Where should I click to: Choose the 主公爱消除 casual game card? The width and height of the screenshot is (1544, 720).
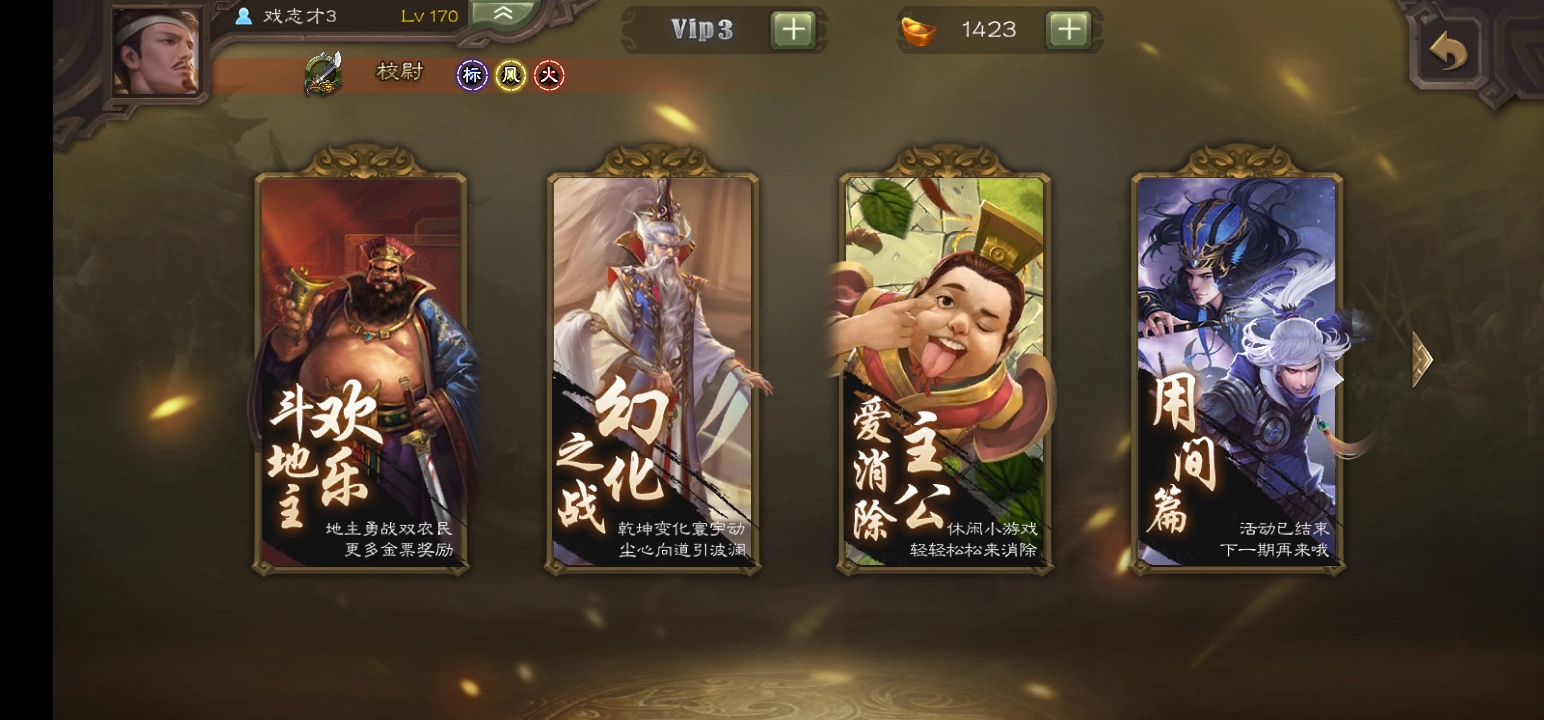(945, 372)
